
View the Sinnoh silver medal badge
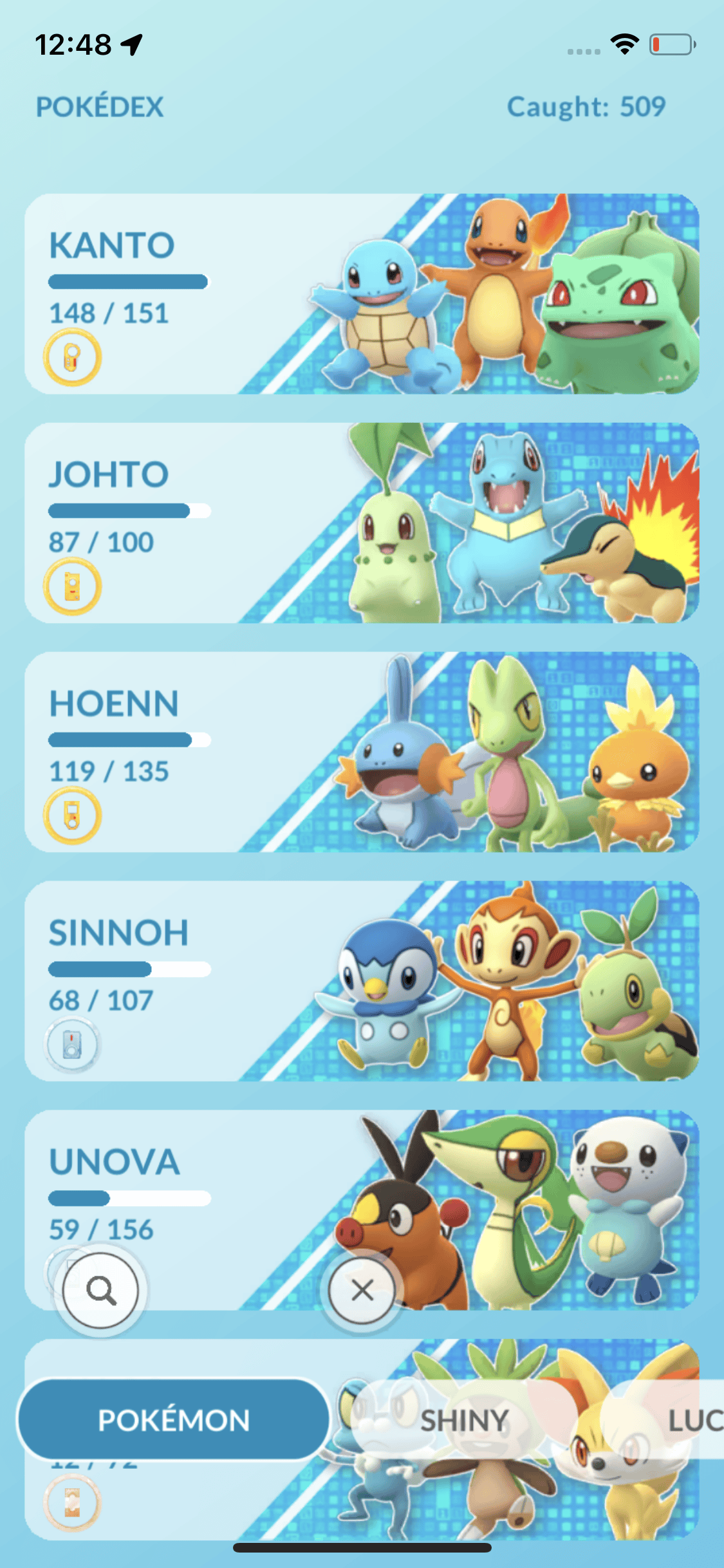72,1044
